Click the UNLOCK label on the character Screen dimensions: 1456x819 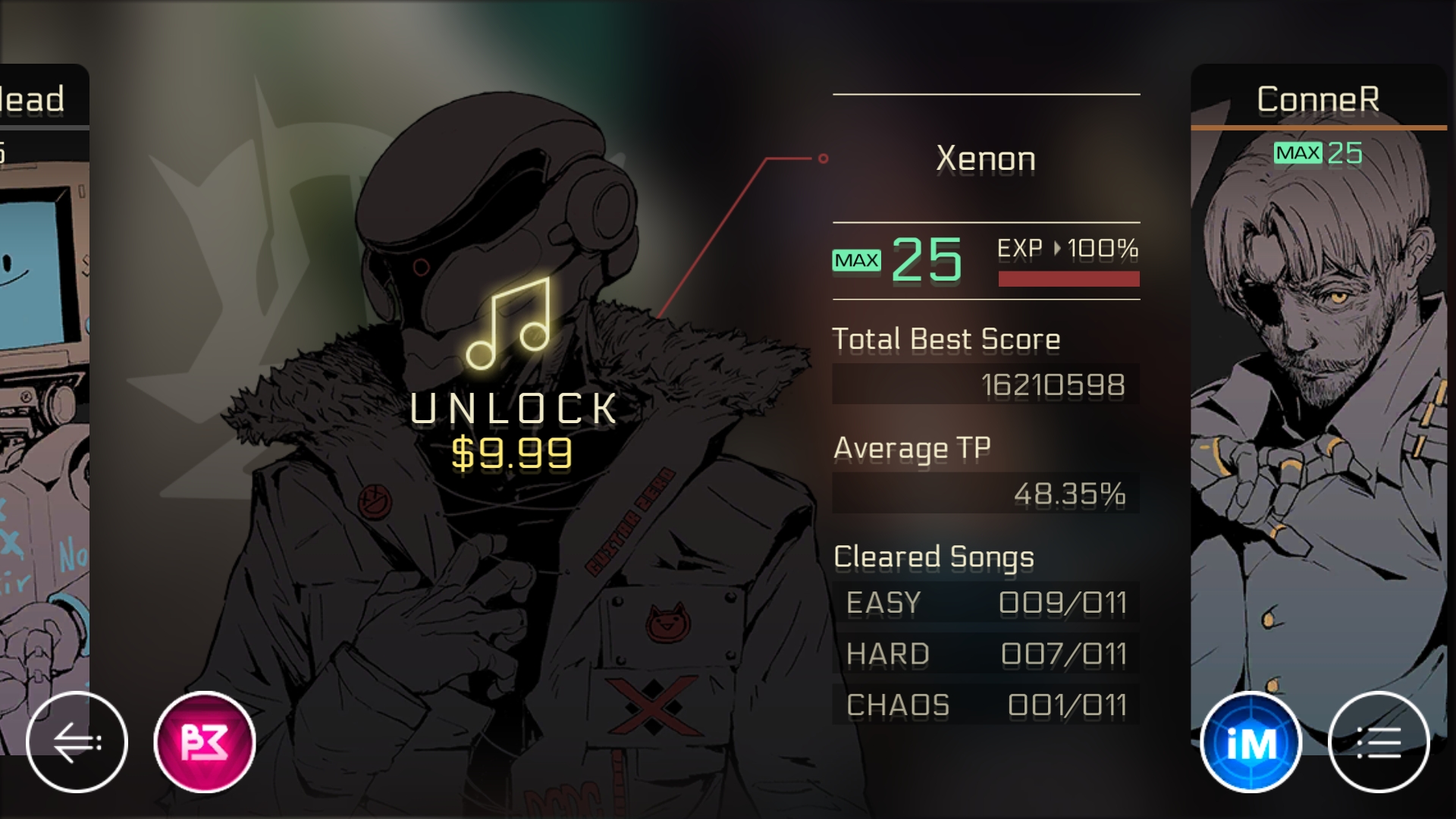(514, 409)
